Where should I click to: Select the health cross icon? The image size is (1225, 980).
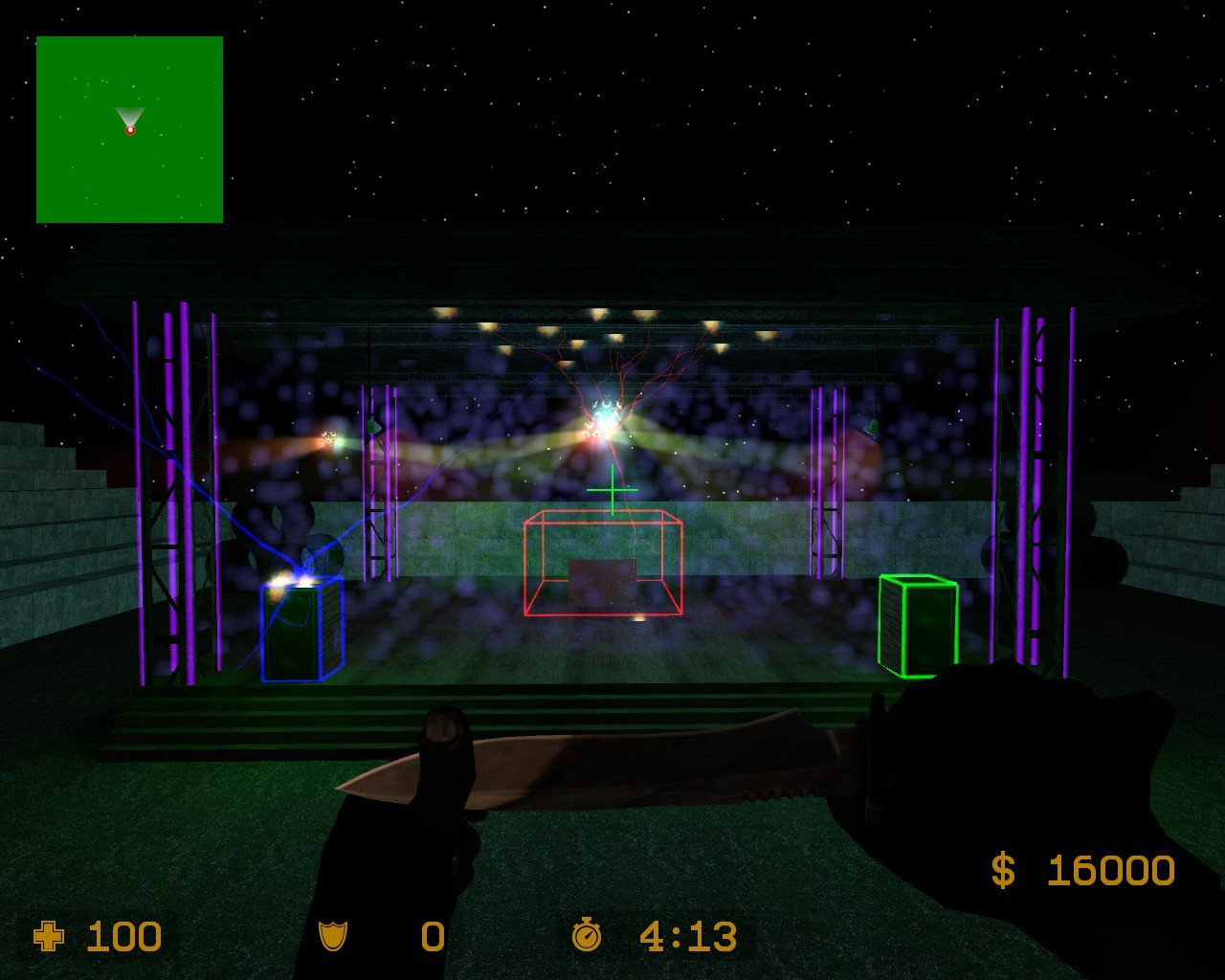point(47,934)
